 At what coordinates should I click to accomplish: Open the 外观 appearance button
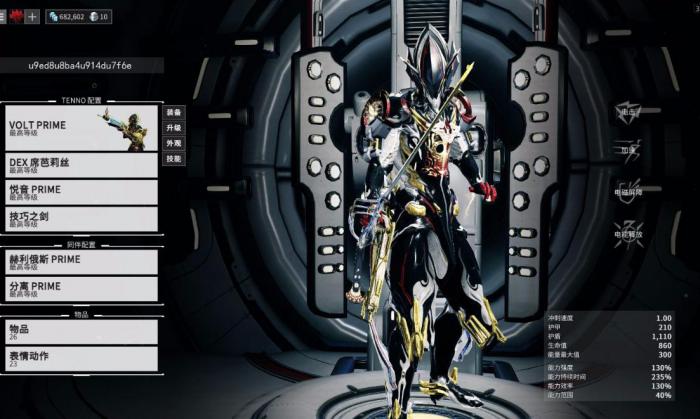tap(174, 143)
